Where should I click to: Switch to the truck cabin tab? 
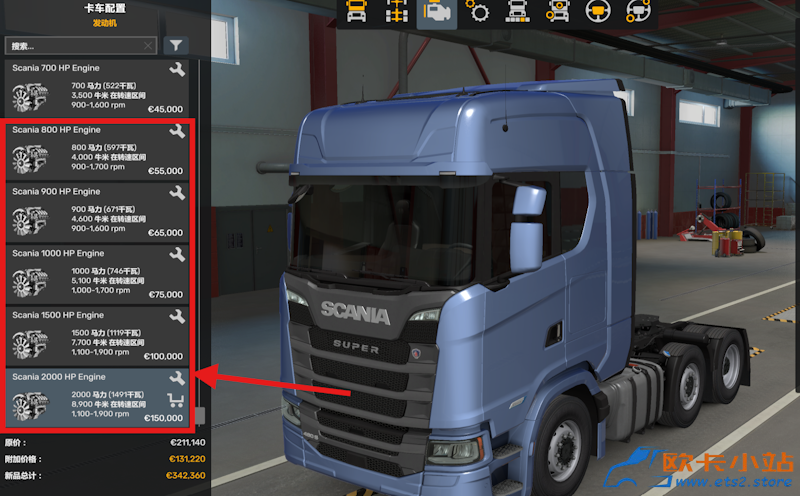click(356, 12)
